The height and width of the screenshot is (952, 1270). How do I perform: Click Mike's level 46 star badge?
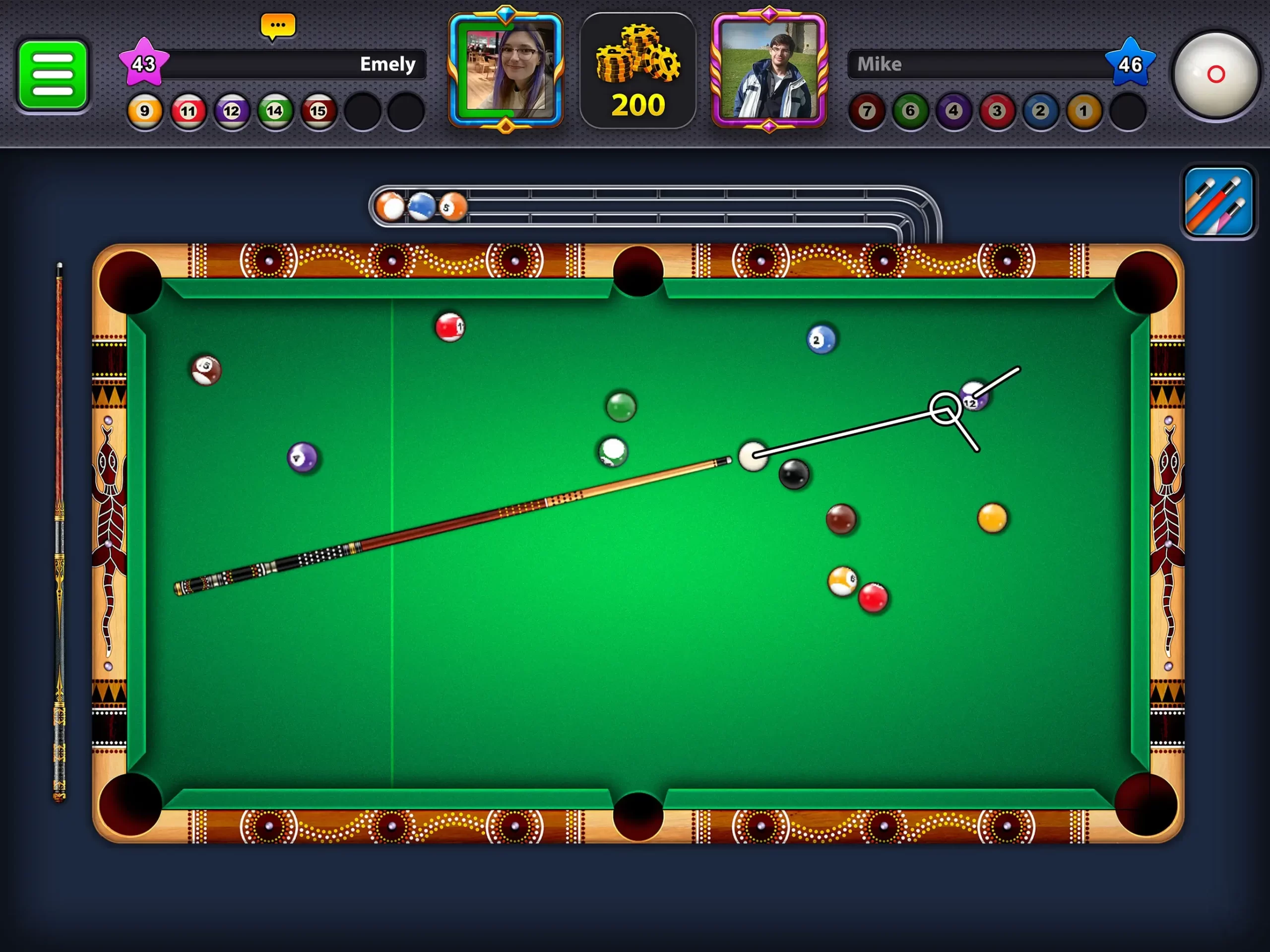(x=1130, y=65)
